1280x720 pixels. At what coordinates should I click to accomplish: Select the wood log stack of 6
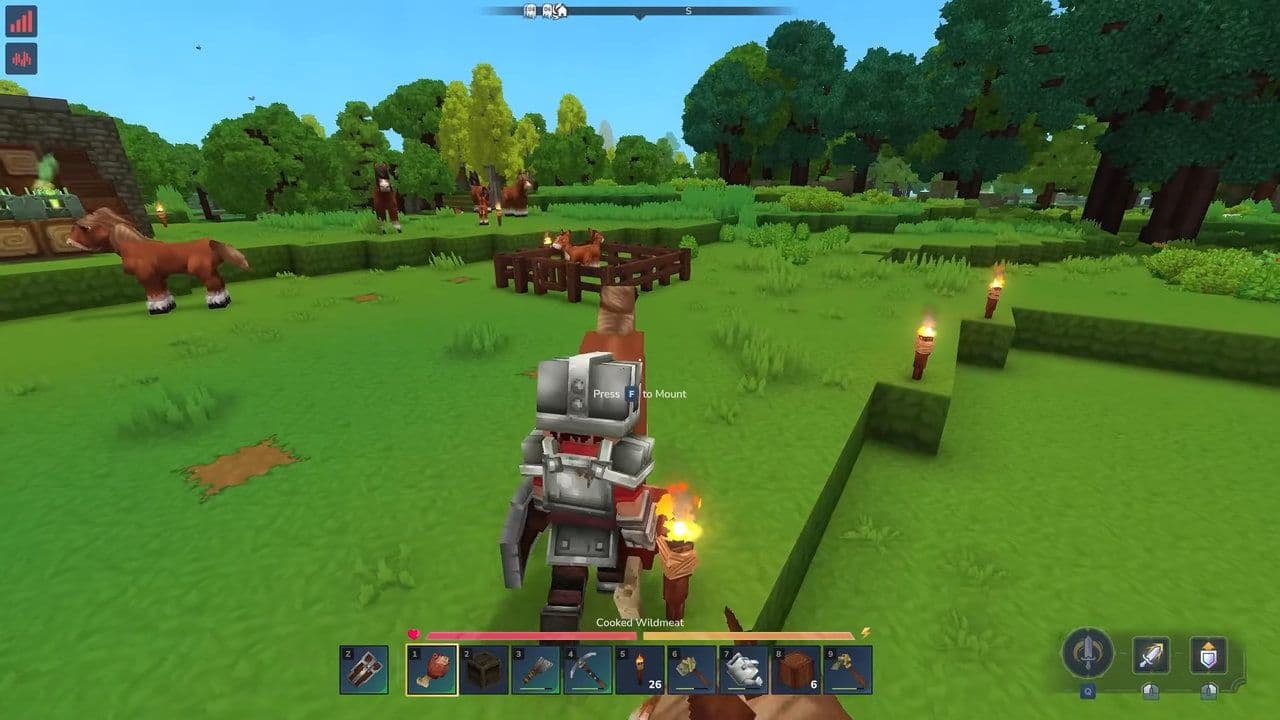[x=796, y=670]
